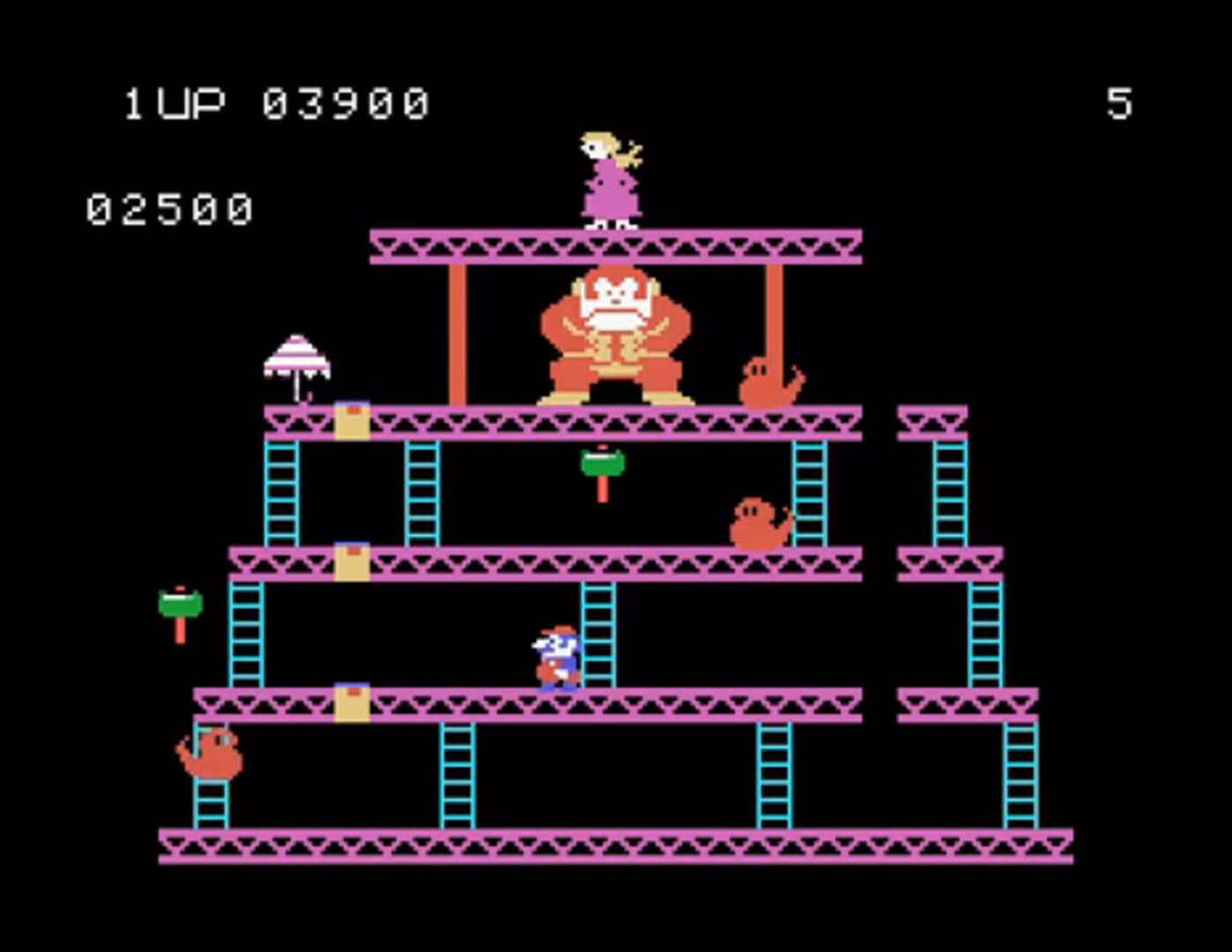This screenshot has width=1232, height=952.
Task: Select the barrel on the third girder
Action: [x=353, y=701]
